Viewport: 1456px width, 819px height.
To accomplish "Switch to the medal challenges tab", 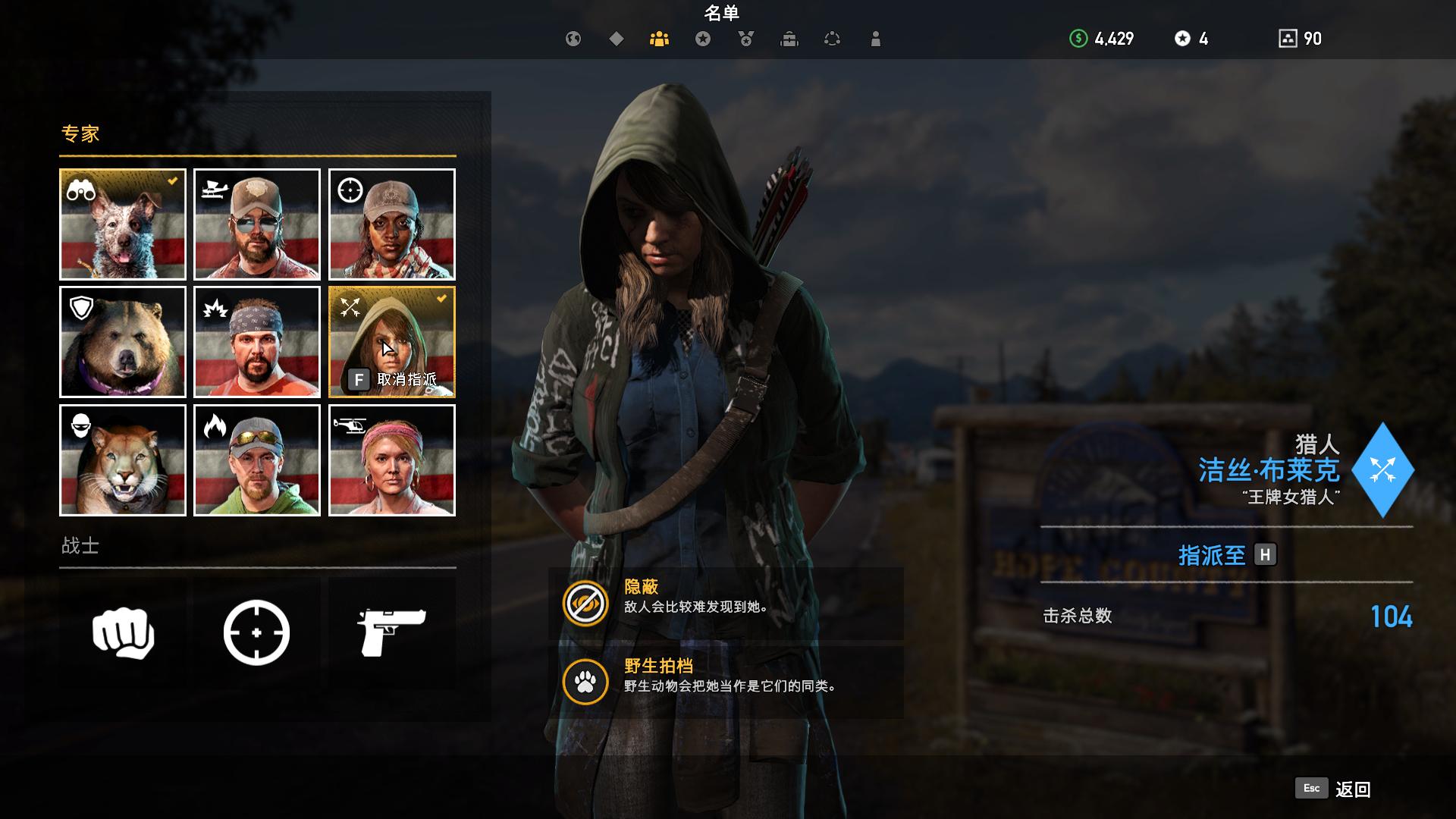I will (746, 39).
